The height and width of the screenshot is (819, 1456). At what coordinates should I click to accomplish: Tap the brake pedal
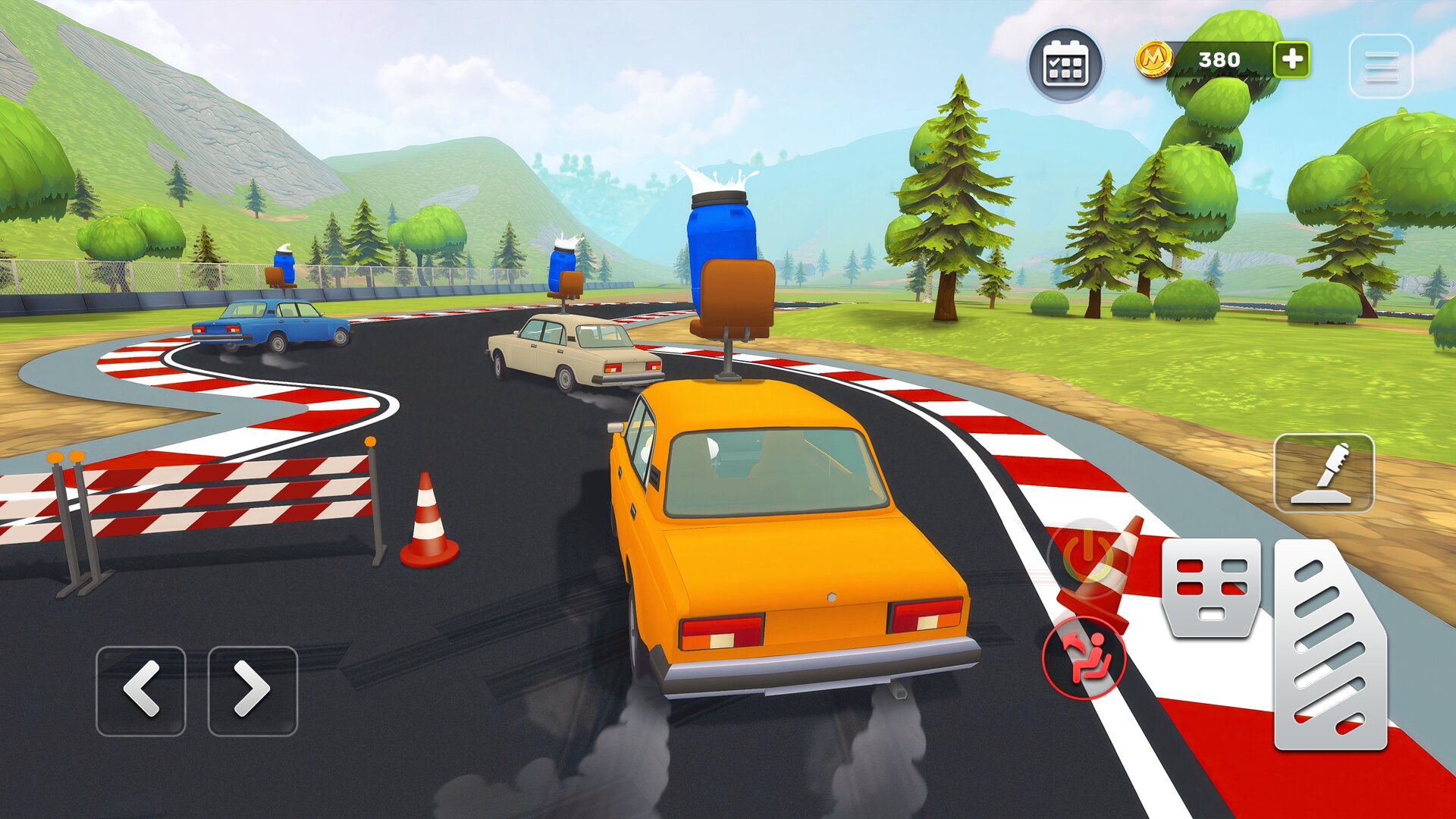[x=1211, y=588]
